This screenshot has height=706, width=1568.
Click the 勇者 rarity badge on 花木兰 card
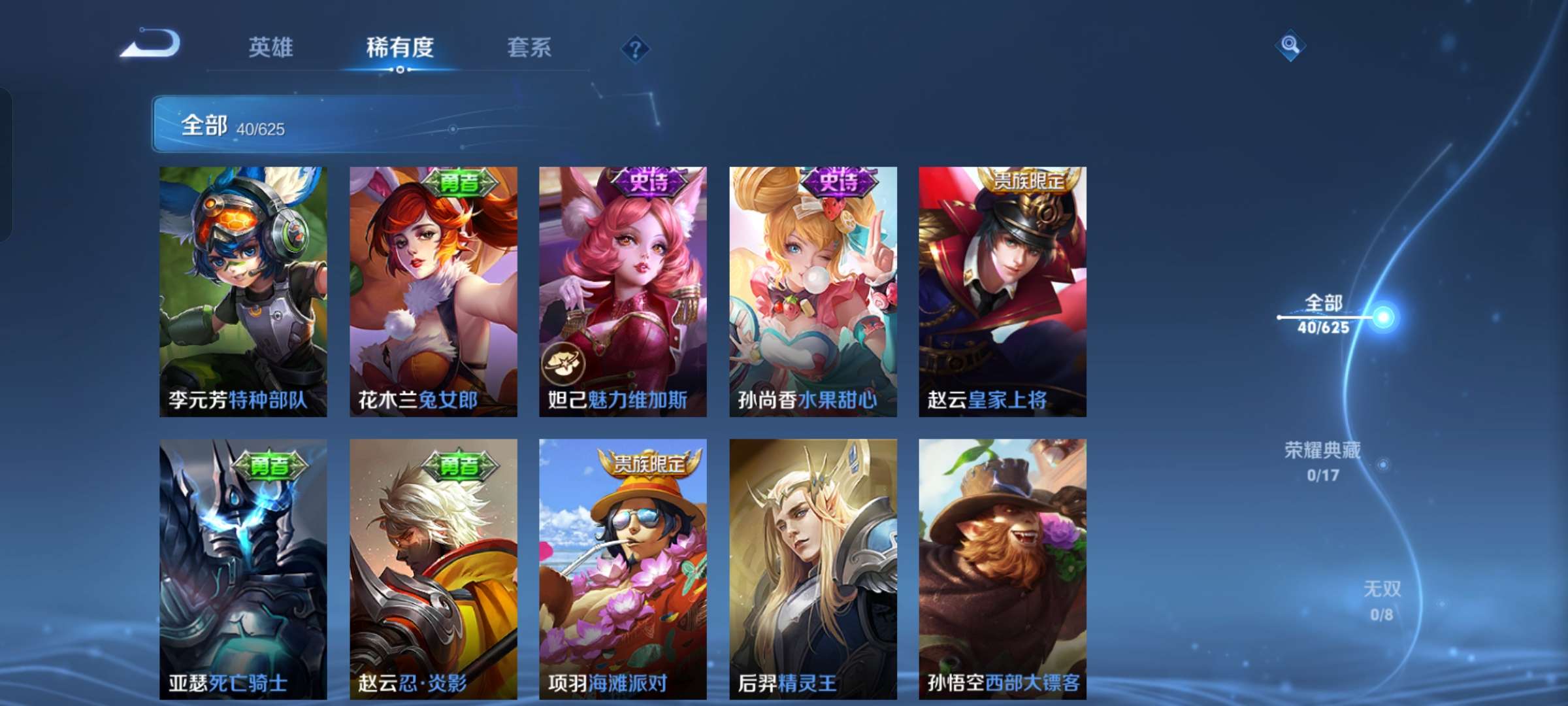[x=462, y=185]
